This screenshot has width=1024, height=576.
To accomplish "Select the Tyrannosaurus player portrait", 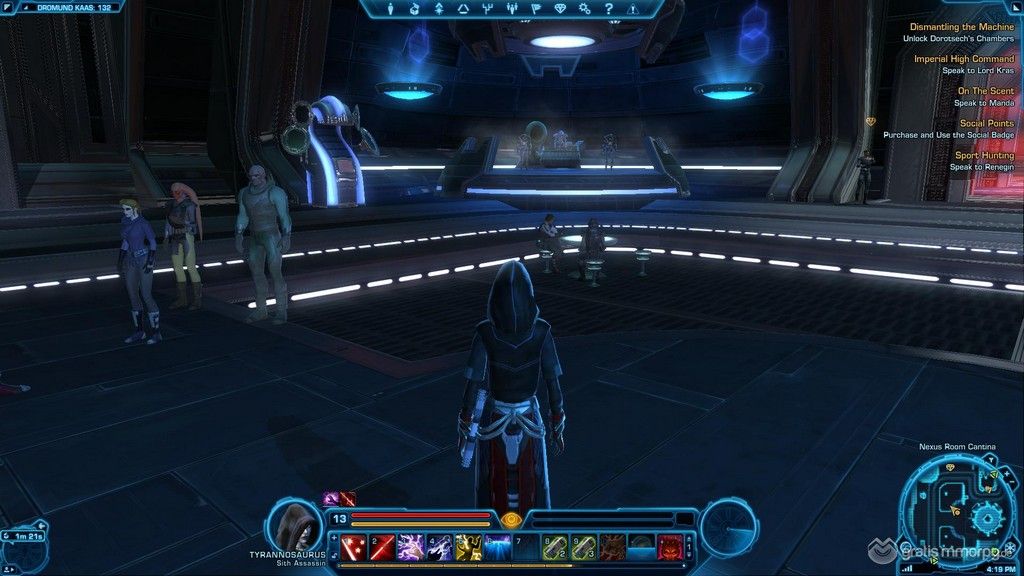I will [x=293, y=523].
